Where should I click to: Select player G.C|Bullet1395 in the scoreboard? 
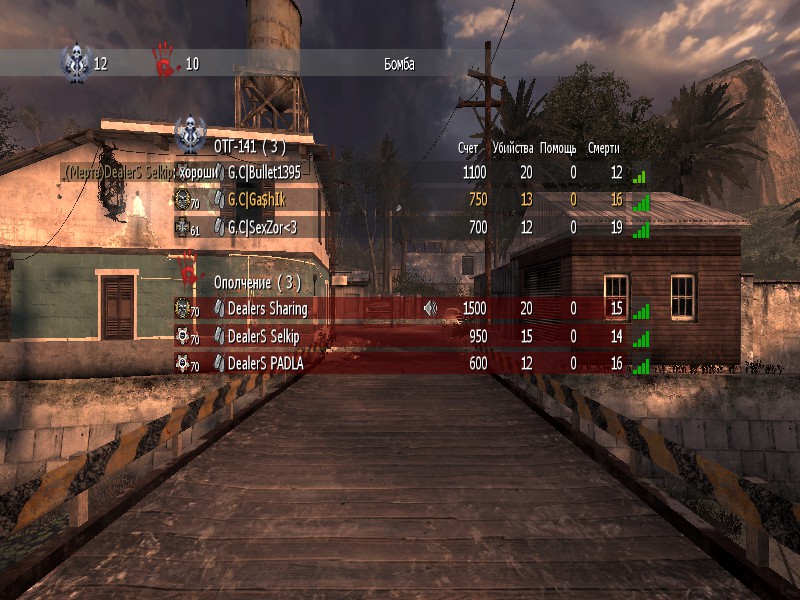264,172
